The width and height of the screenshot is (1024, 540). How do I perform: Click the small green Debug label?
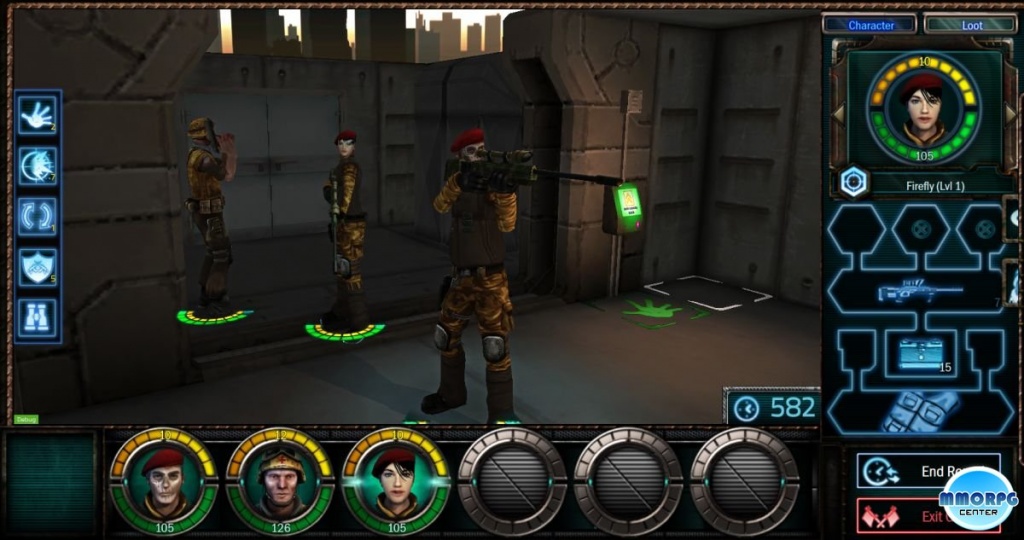pyautogui.click(x=26, y=419)
